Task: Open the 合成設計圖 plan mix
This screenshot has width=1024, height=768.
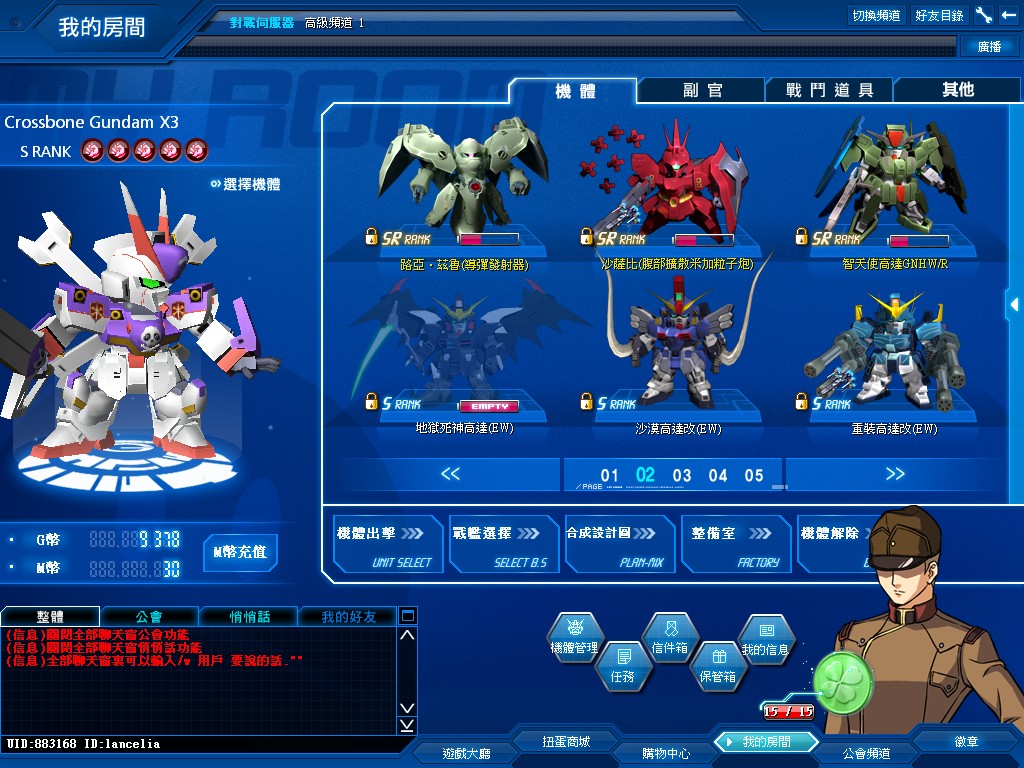Action: (619, 545)
